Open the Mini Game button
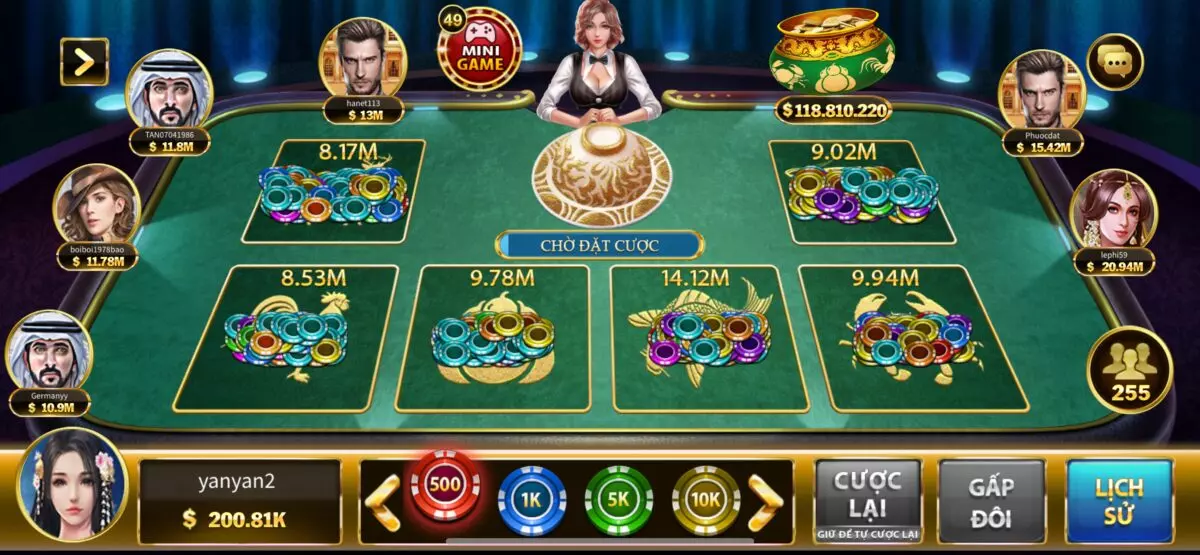1200x555 pixels. coord(480,49)
